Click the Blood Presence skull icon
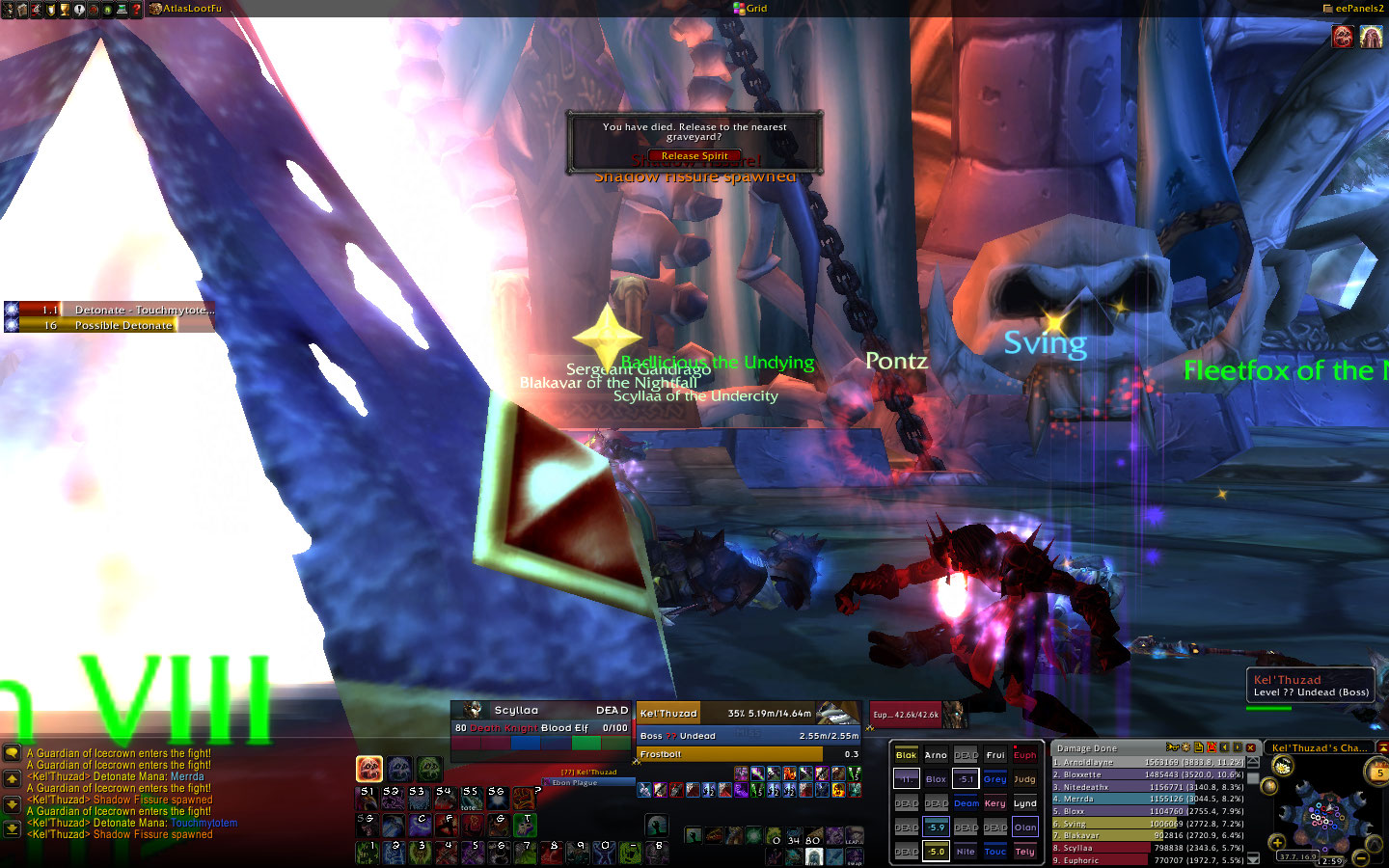 369,769
